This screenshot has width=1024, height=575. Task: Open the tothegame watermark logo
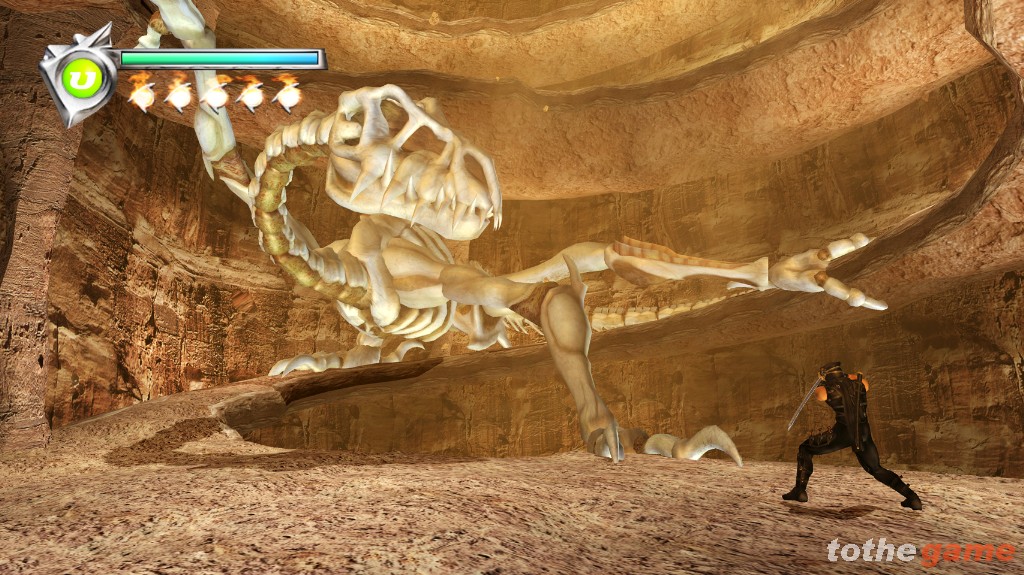(920, 551)
